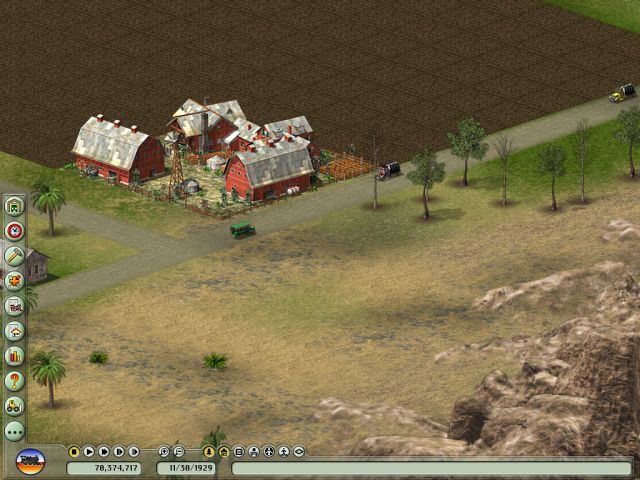Set game speed with first play arrow
This screenshot has width=640, height=480.
(89, 452)
